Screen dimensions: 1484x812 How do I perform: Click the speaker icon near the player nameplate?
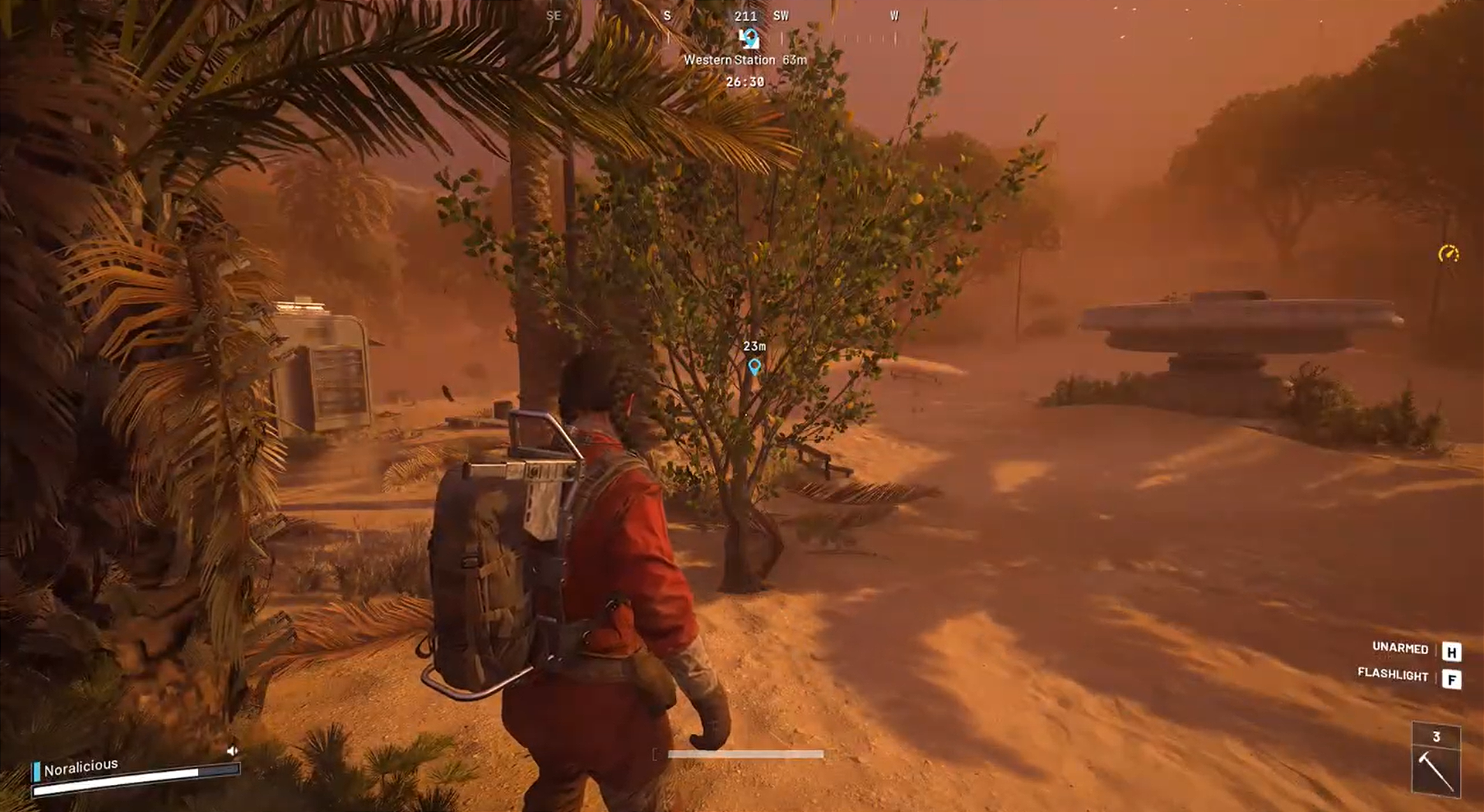(232, 750)
